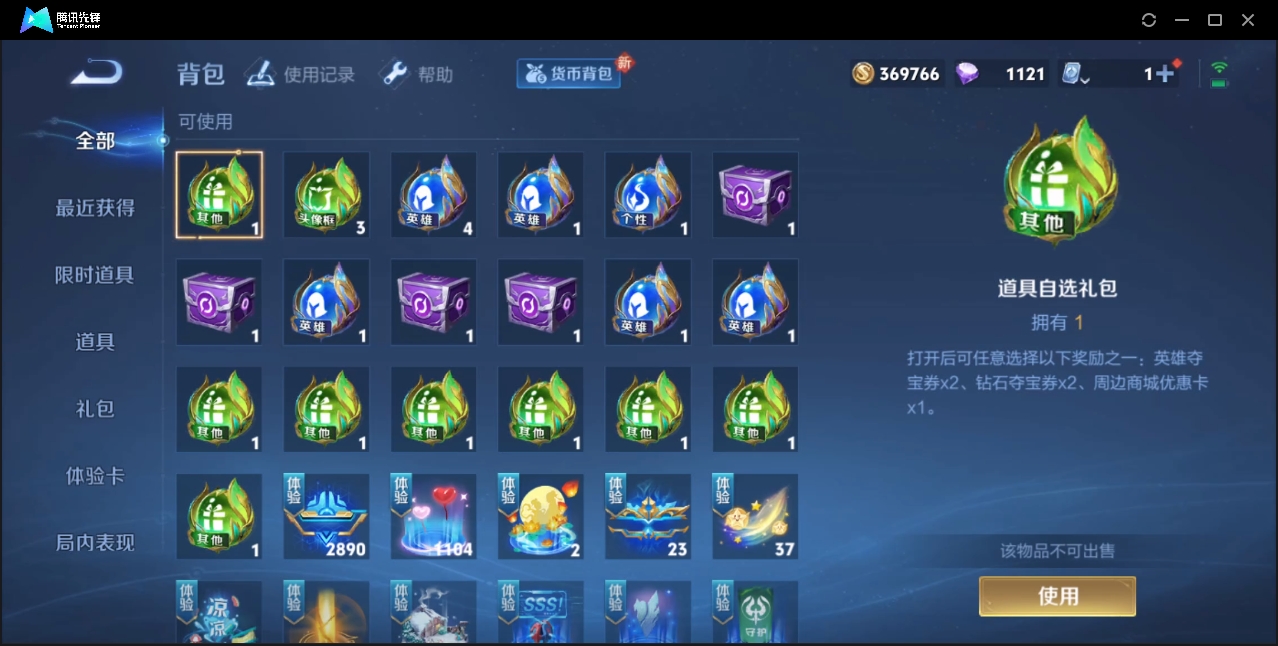Screen dimensions: 1278x646
Task: Open the 局内表现 category
Action: coord(95,543)
